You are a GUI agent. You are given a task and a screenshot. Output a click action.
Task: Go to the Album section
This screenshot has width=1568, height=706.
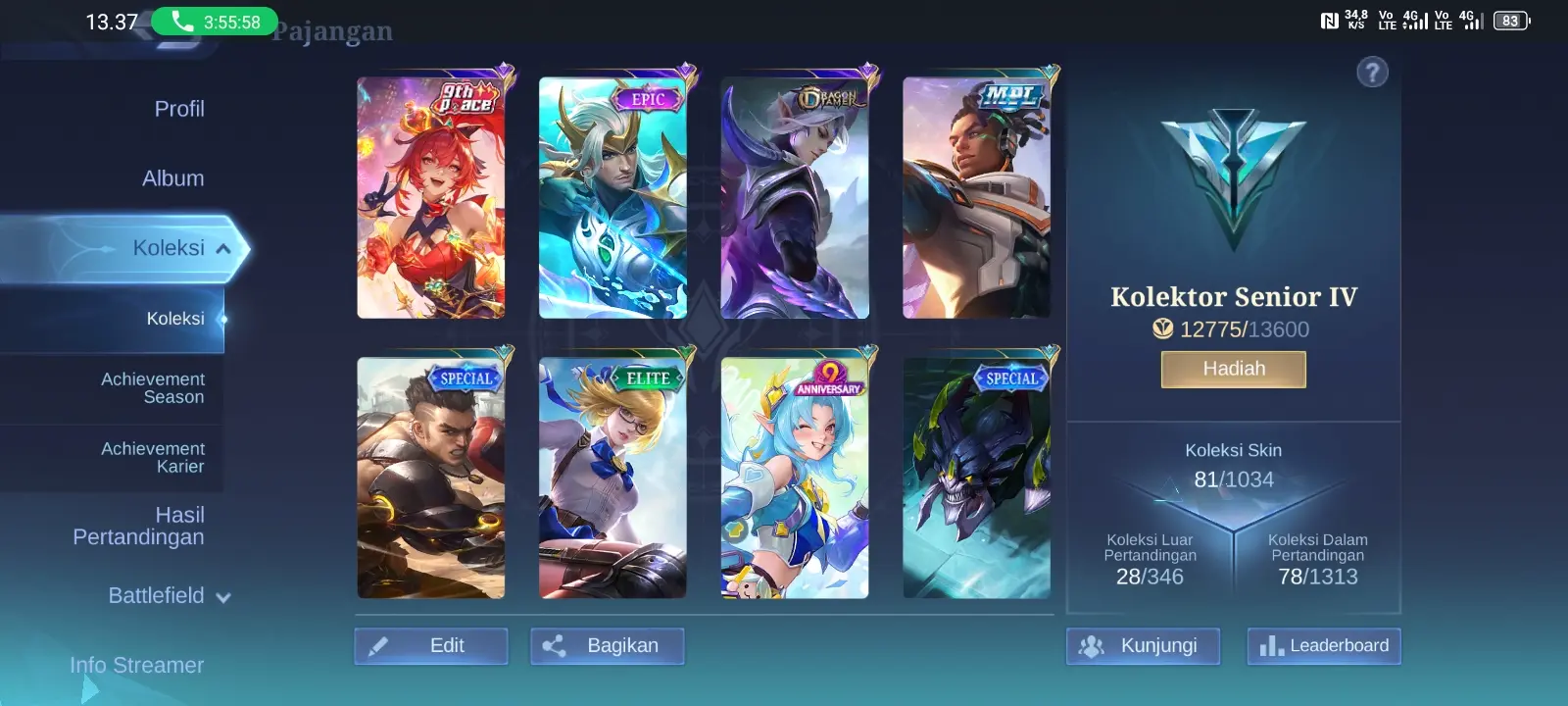click(172, 178)
